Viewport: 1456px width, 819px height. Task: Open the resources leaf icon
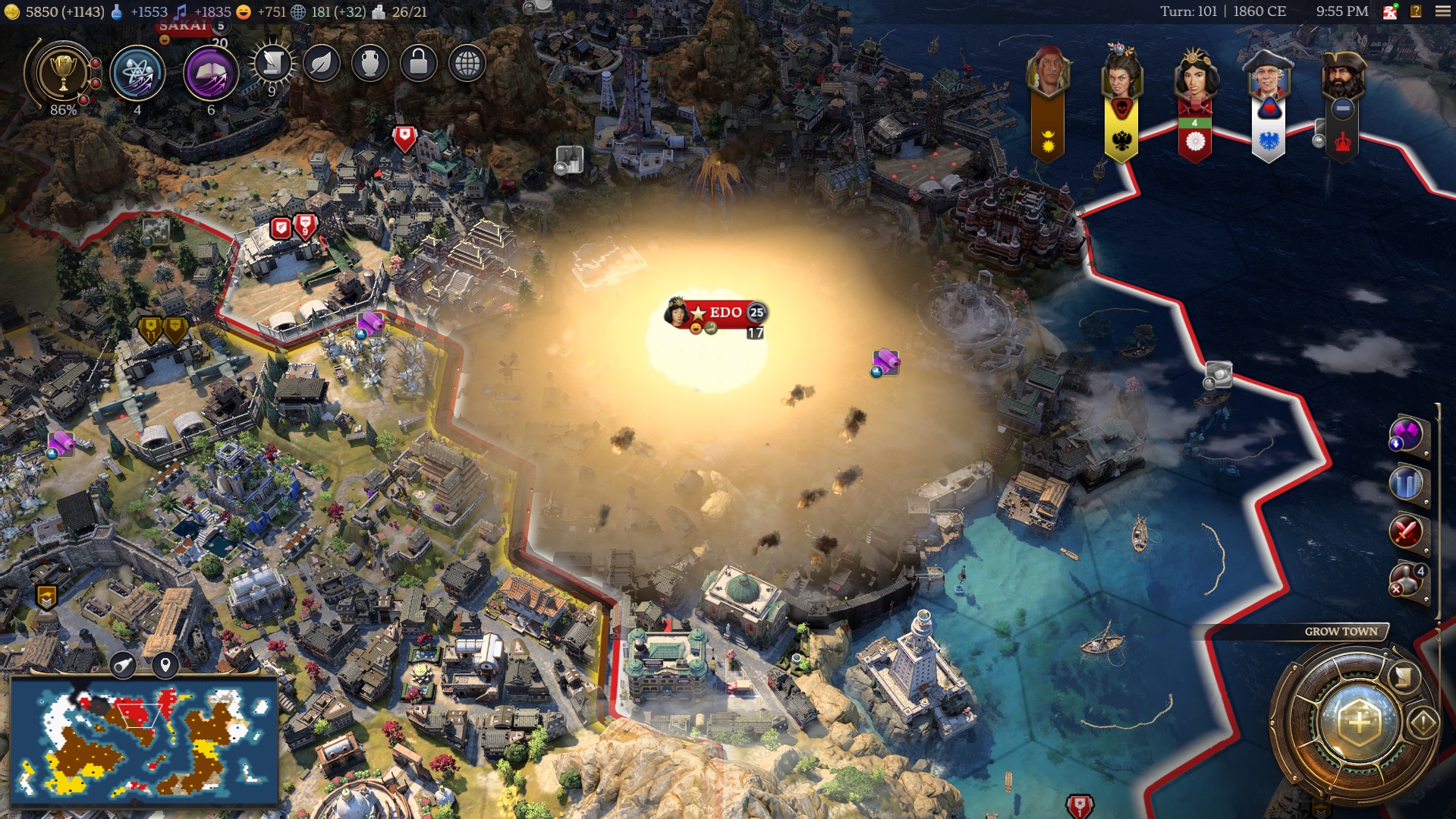(x=321, y=64)
